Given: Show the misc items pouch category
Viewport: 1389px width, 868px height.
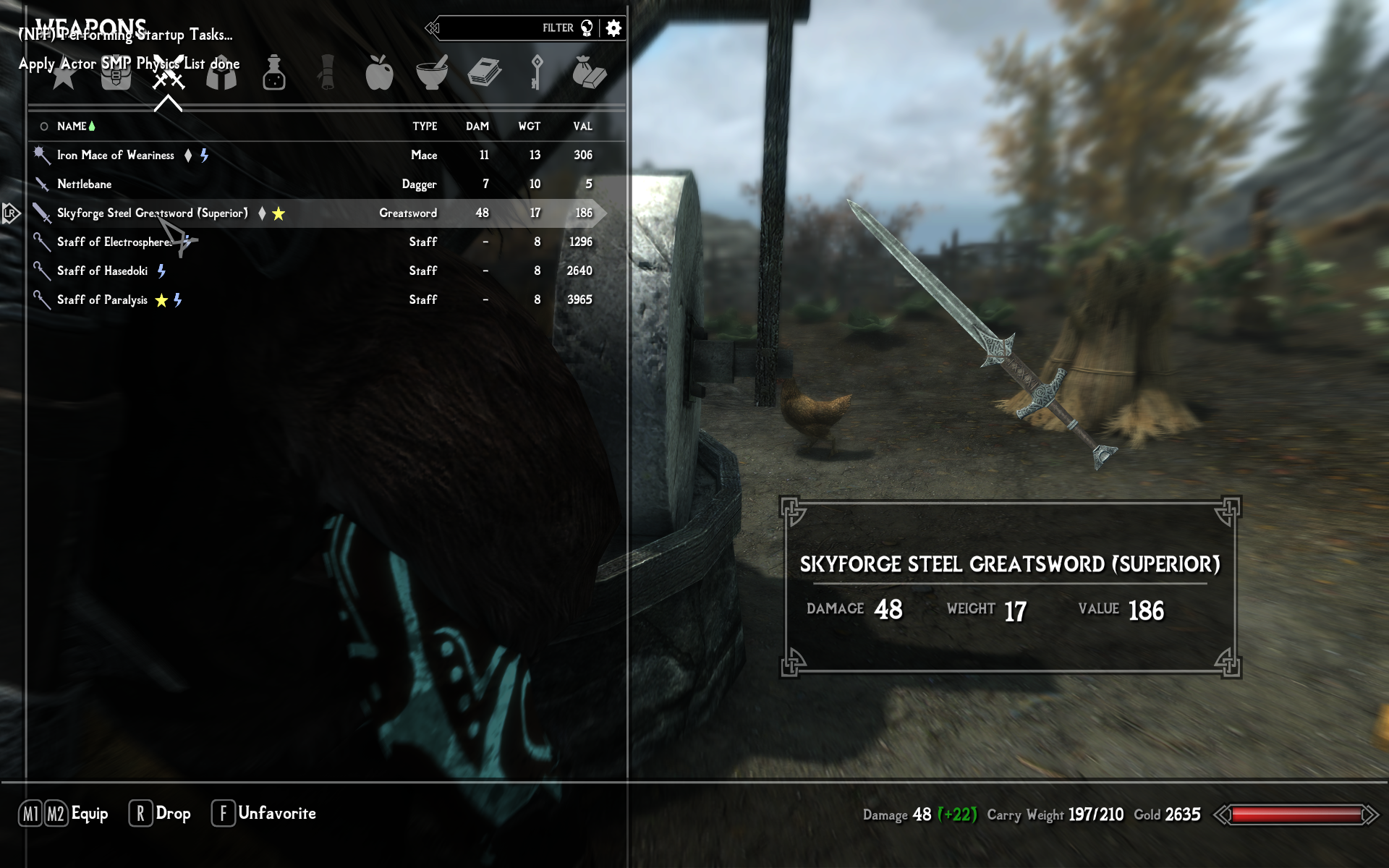Looking at the screenshot, I should (x=589, y=74).
